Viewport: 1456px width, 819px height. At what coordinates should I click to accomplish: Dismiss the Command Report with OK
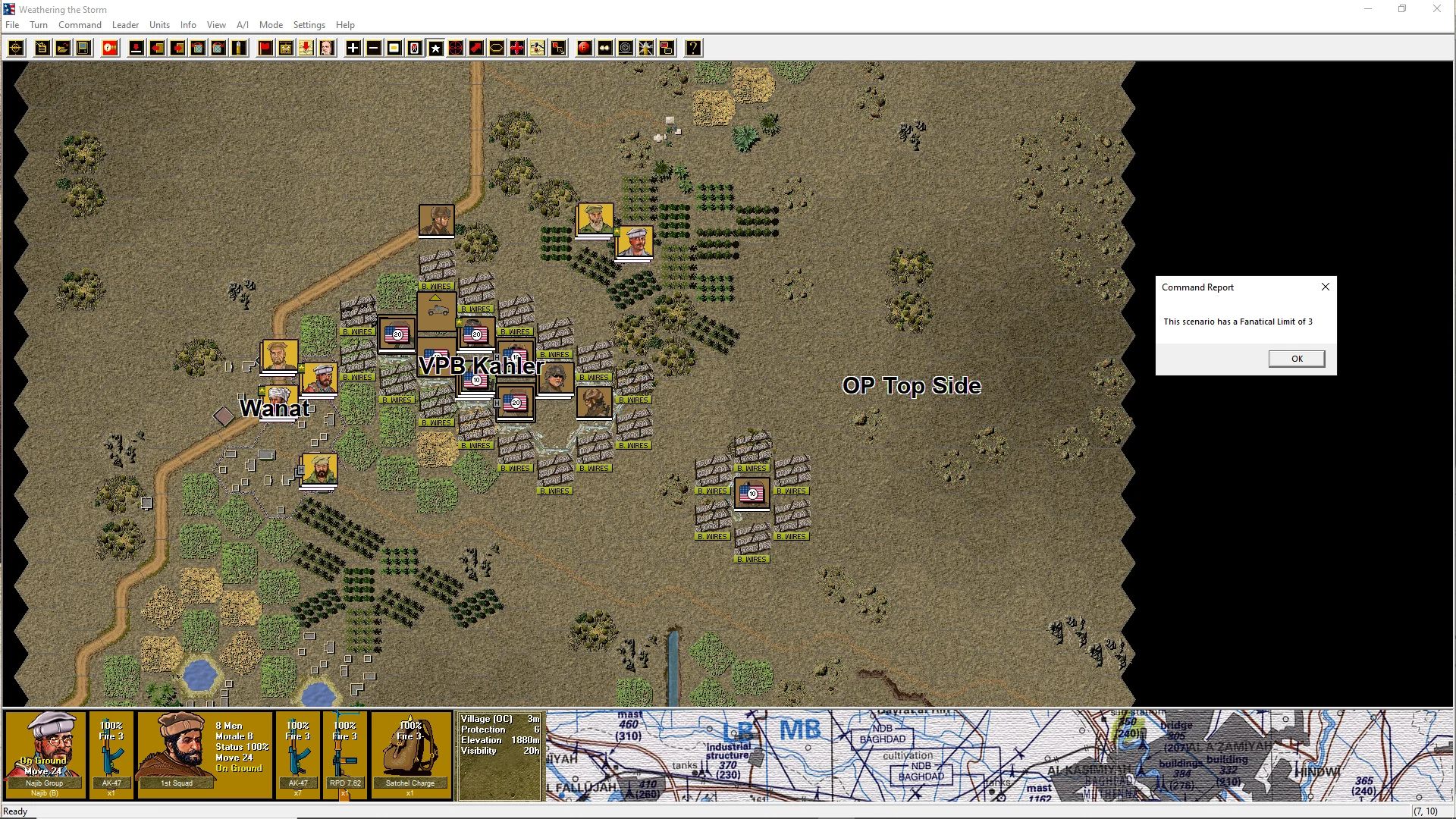click(x=1296, y=359)
